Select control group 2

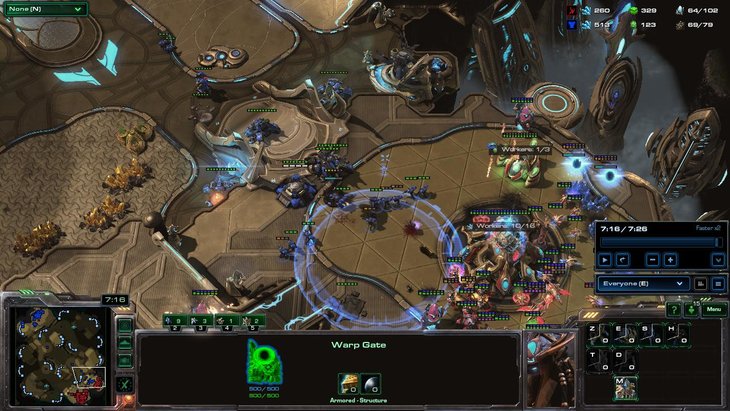tap(174, 322)
